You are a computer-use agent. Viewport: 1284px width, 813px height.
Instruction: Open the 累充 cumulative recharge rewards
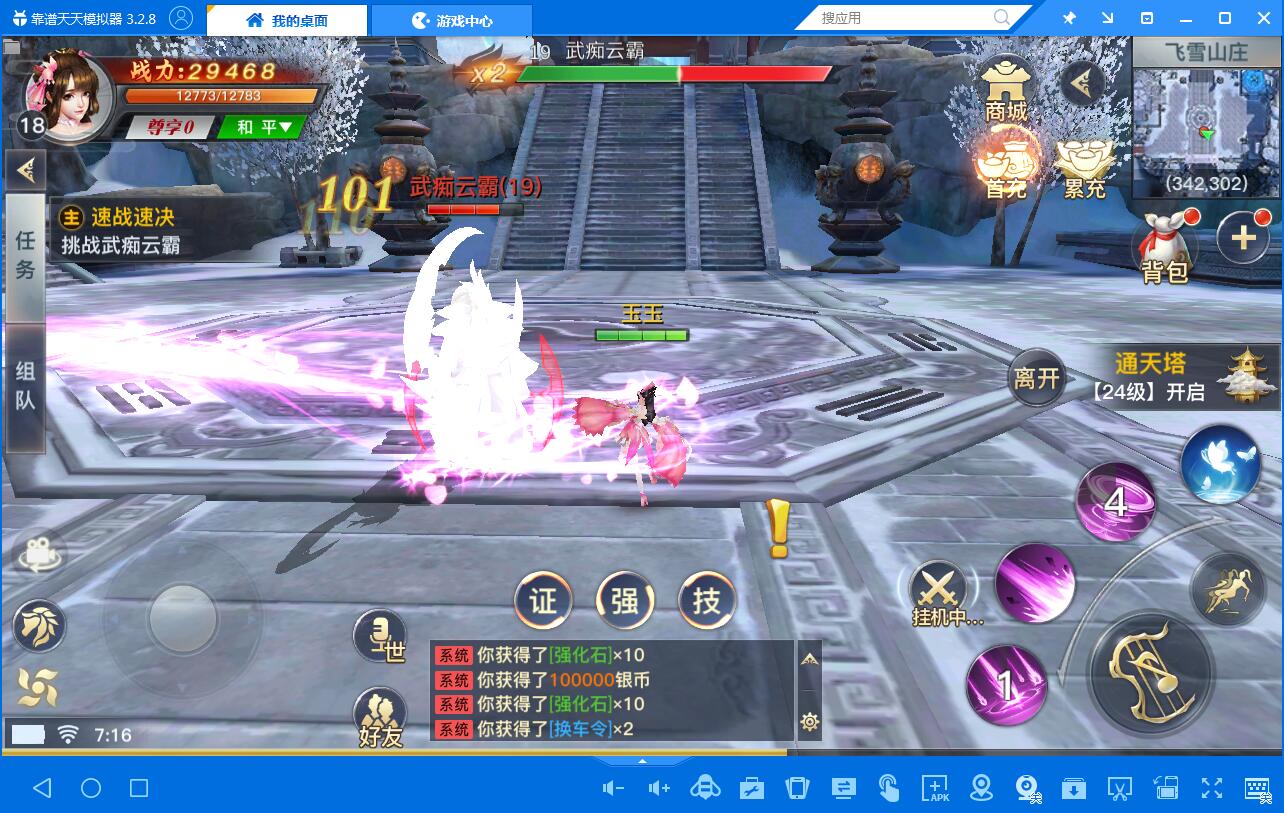click(1084, 165)
